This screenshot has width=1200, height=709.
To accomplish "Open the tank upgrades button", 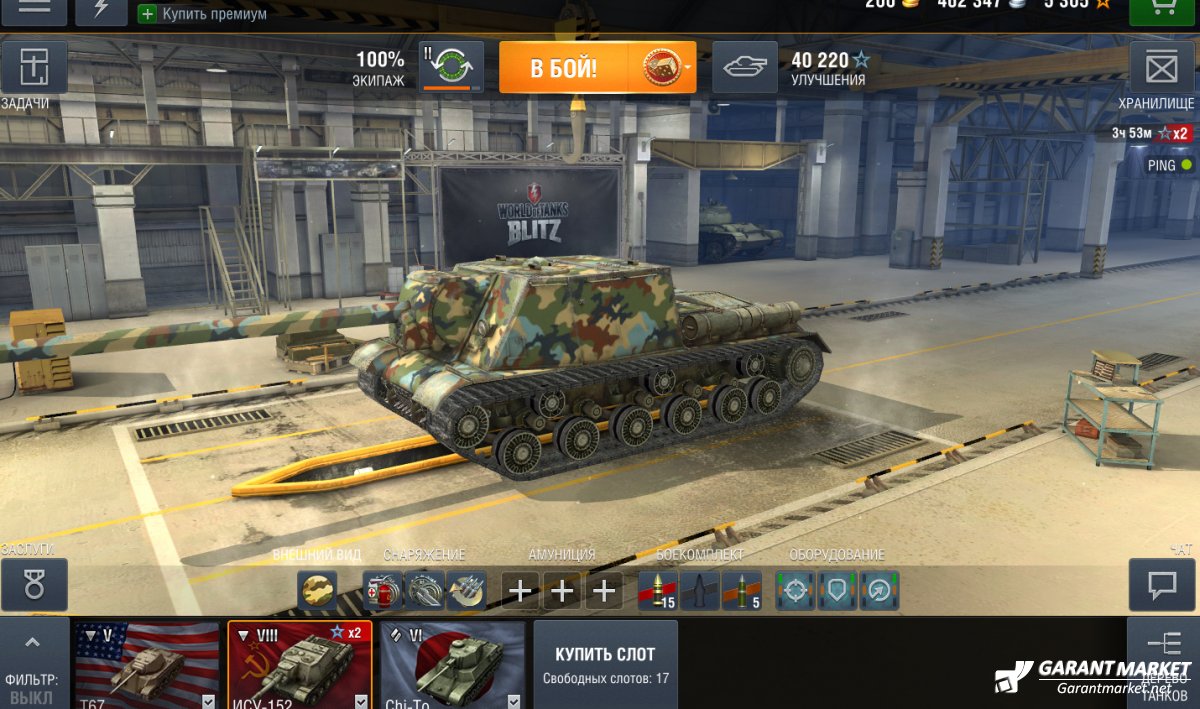I will point(744,67).
